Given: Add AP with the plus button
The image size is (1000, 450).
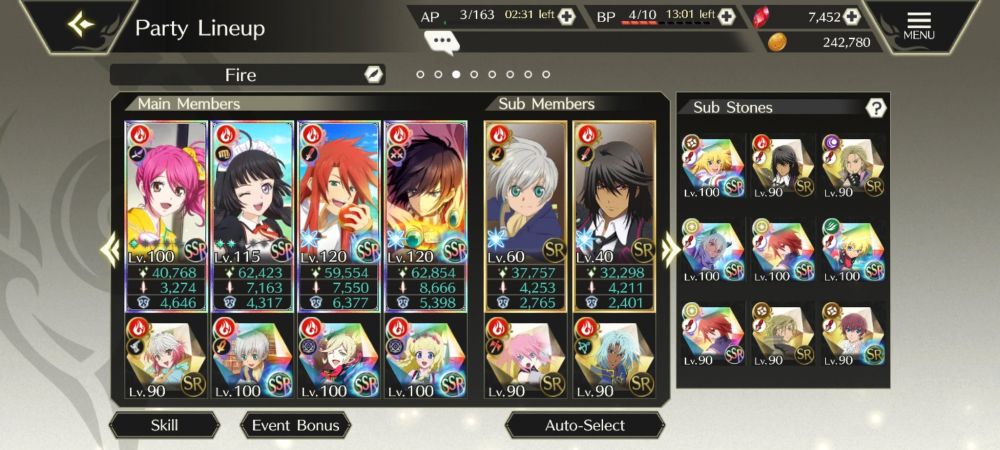Looking at the screenshot, I should (567, 16).
